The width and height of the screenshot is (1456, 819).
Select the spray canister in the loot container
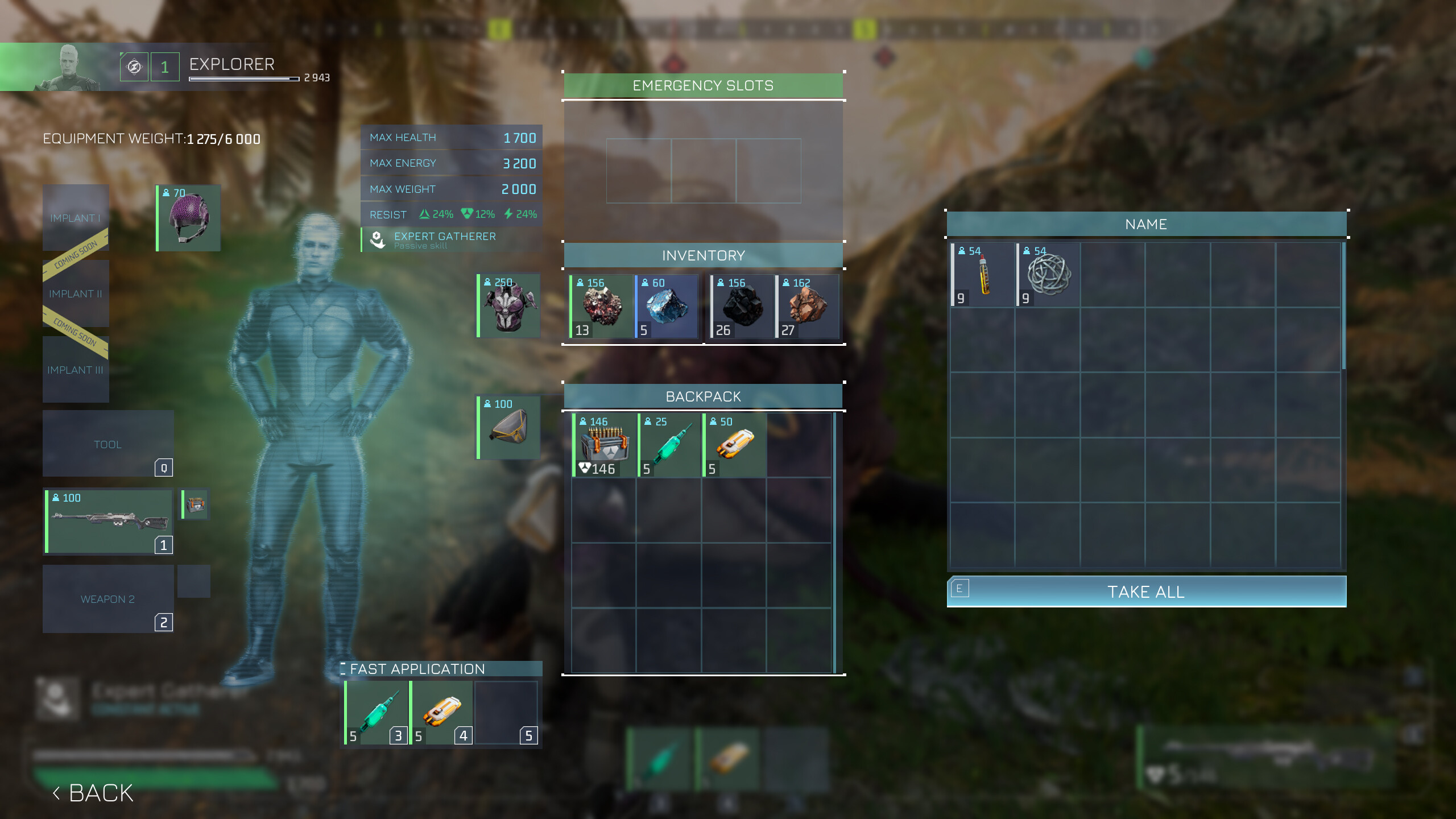(x=982, y=276)
